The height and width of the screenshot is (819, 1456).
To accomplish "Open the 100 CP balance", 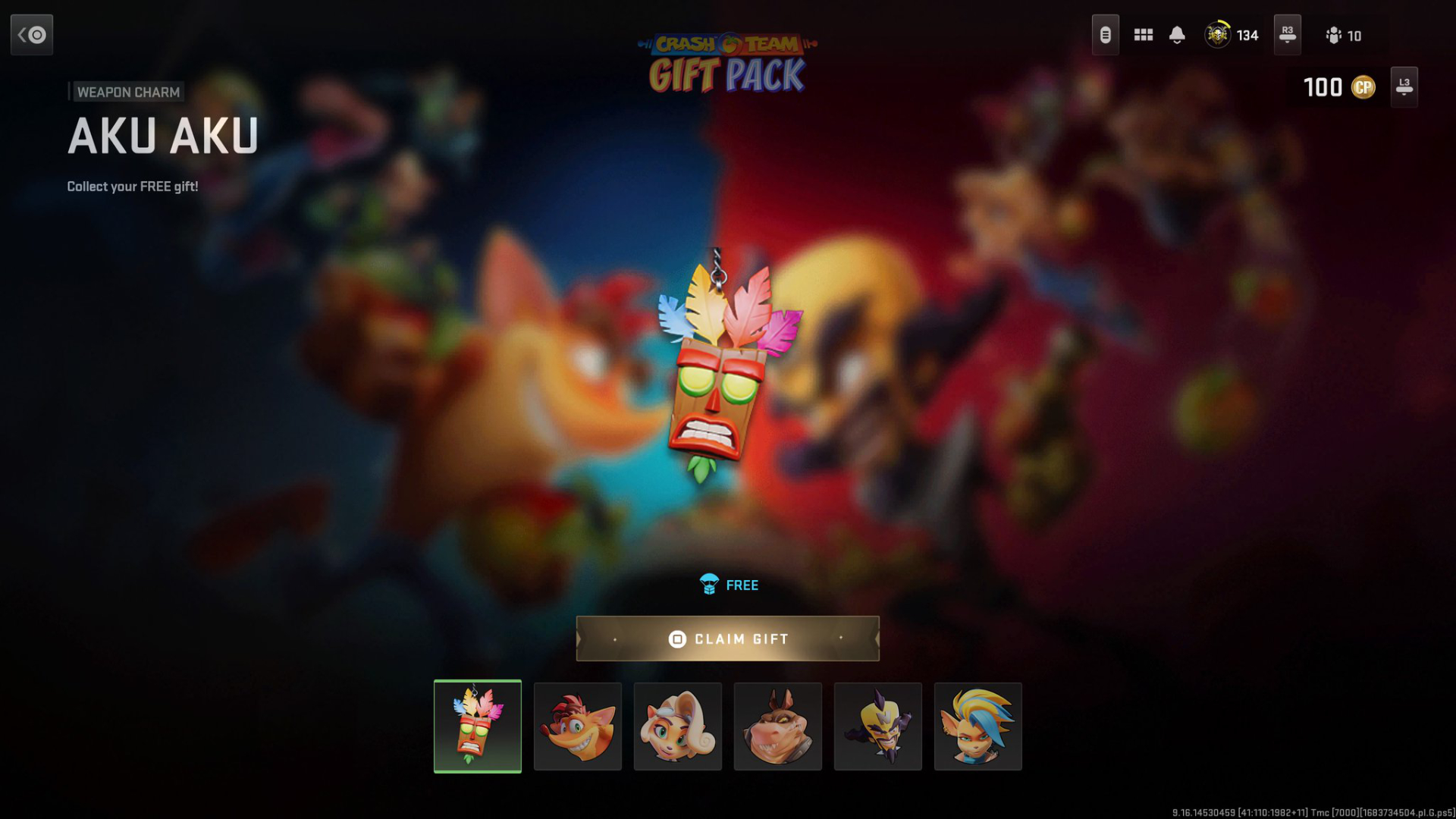I will click(1339, 87).
